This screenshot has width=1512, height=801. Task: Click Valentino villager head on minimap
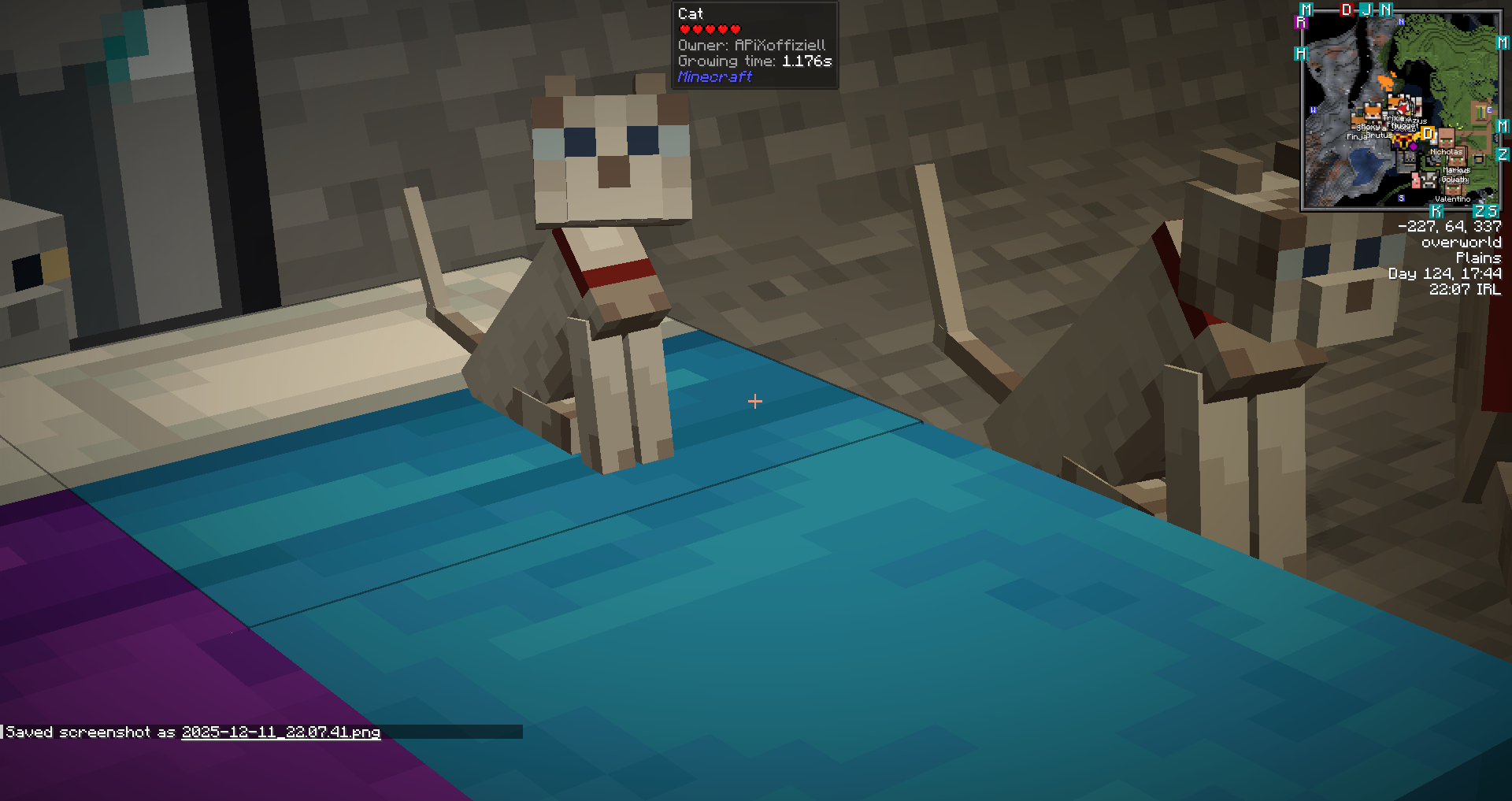click(1454, 189)
